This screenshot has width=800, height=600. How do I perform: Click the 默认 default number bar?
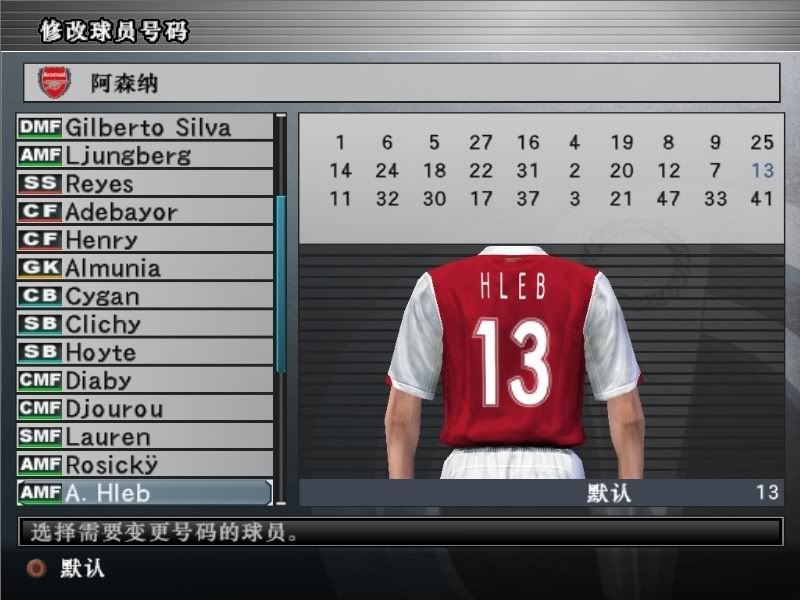pyautogui.click(x=540, y=492)
